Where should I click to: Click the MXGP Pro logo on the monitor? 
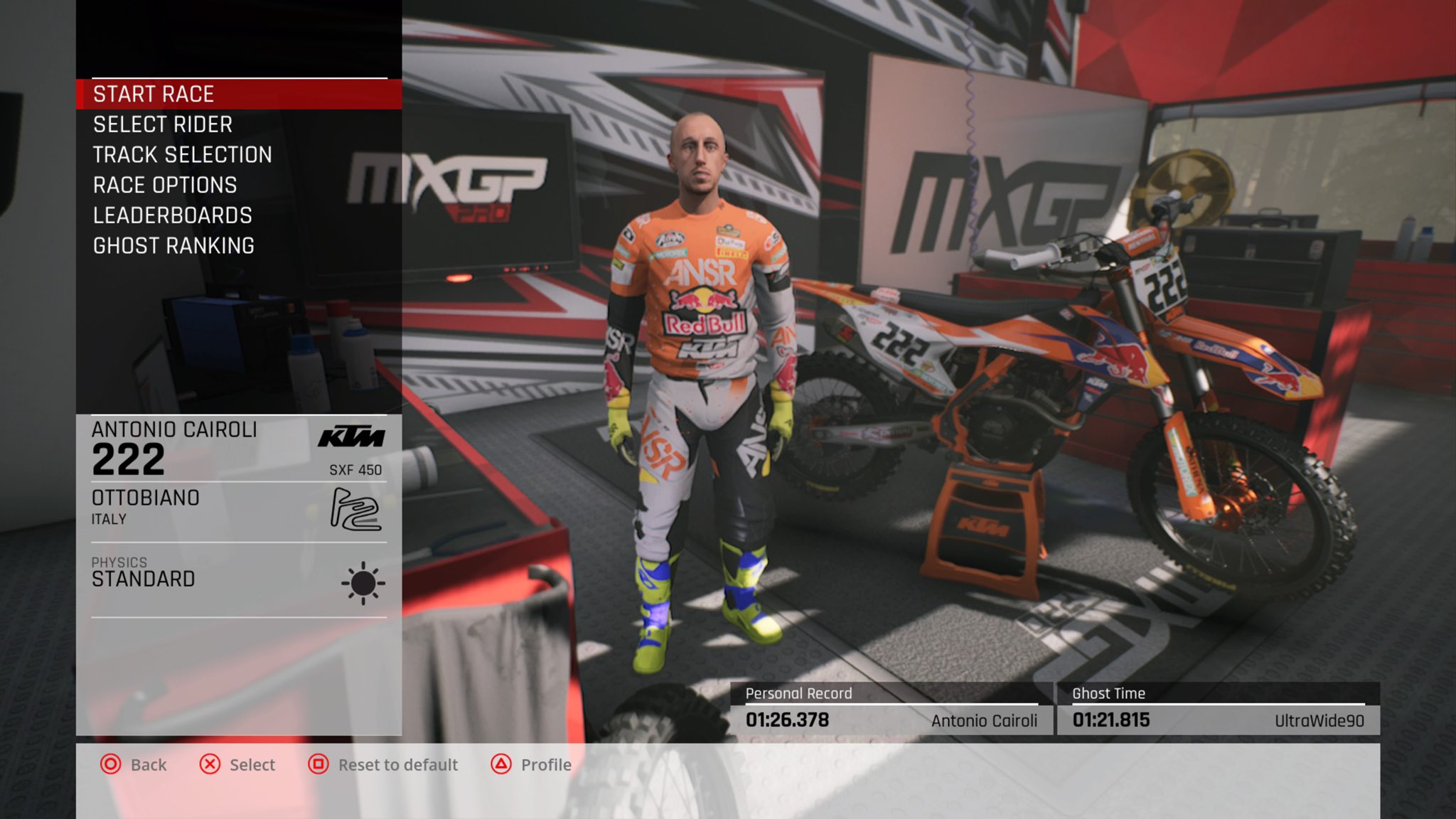[x=449, y=180]
